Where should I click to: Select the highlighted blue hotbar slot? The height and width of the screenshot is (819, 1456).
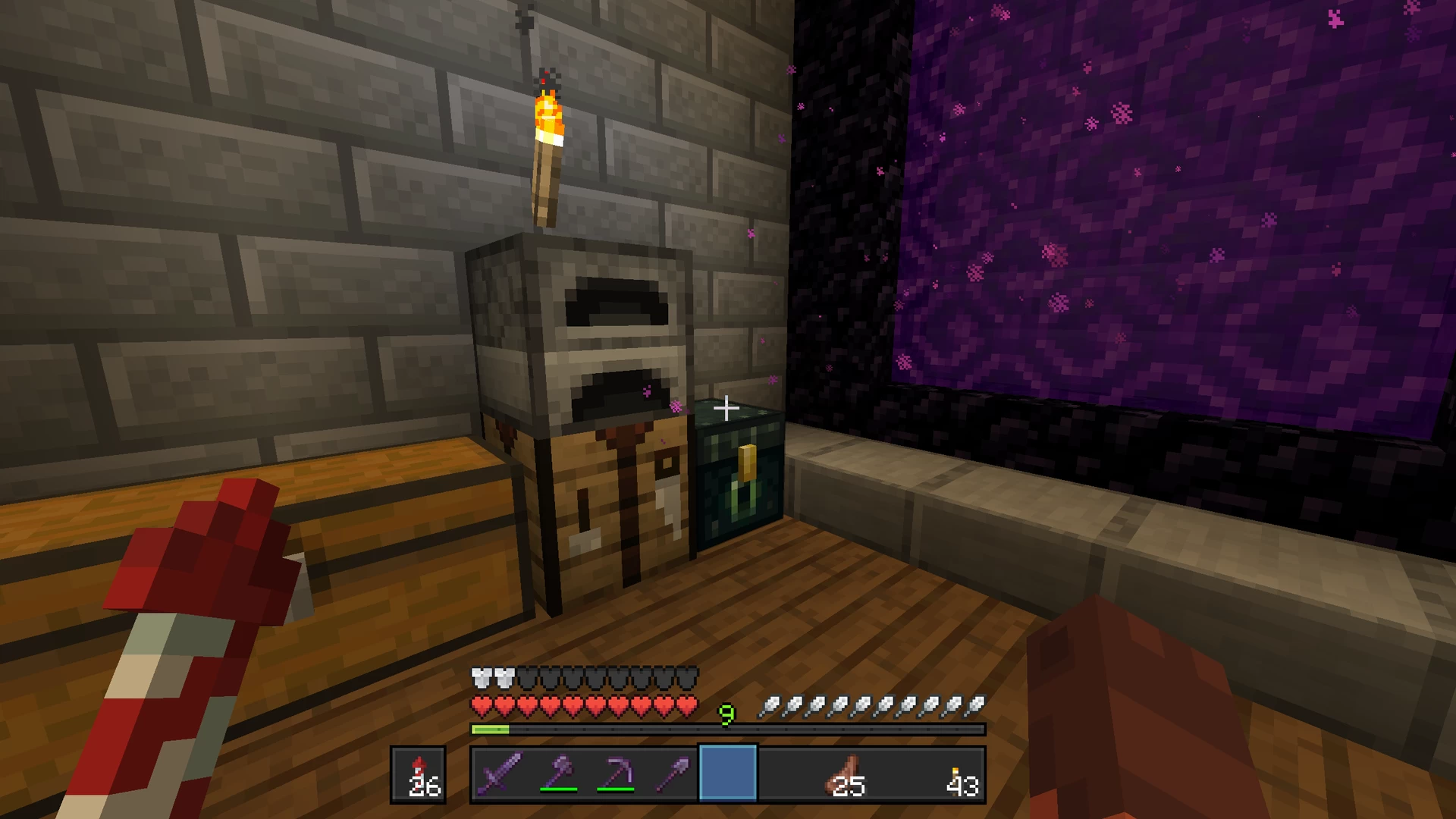[x=728, y=773]
